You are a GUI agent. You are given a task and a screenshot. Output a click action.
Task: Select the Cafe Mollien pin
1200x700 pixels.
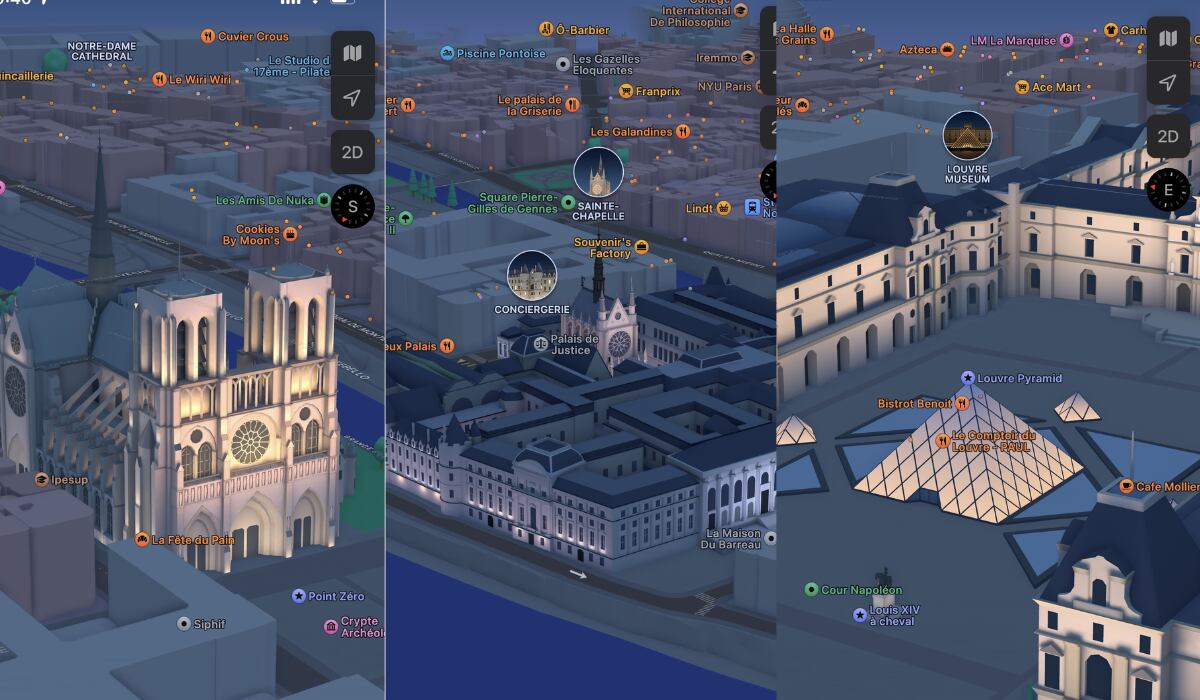[1127, 487]
